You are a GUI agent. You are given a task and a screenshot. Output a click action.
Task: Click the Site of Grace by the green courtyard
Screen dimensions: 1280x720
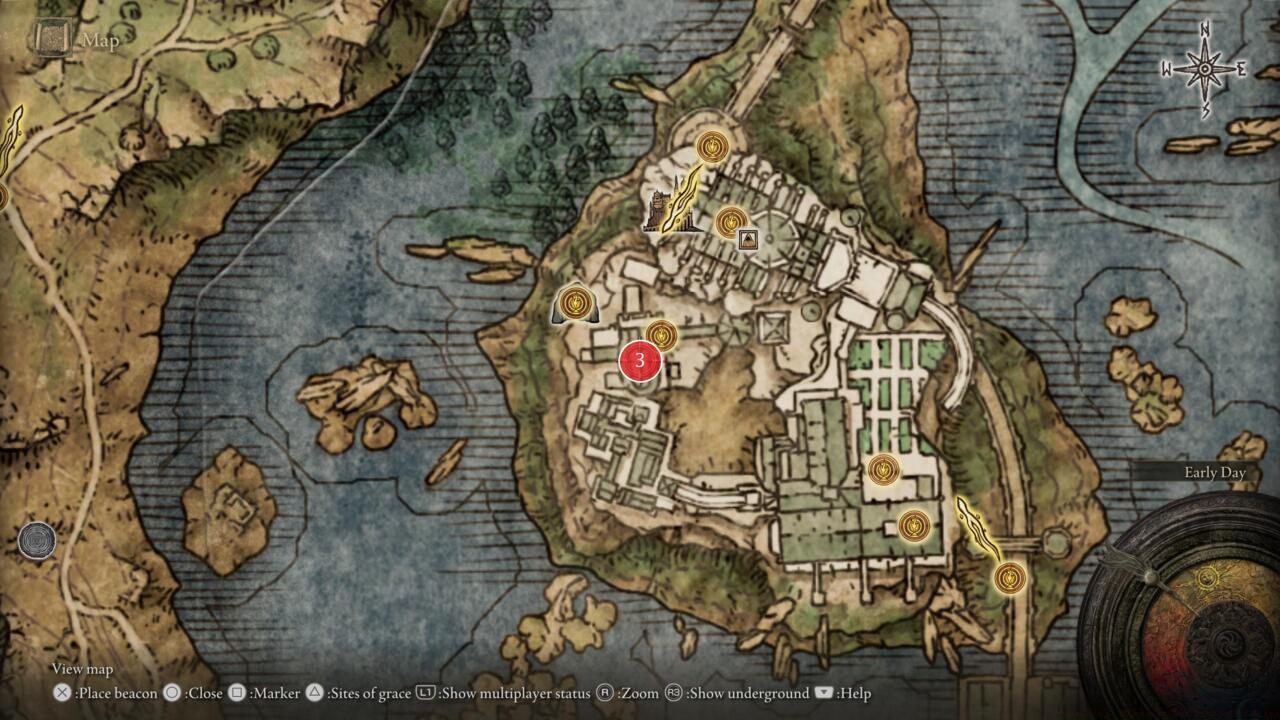[x=884, y=468]
